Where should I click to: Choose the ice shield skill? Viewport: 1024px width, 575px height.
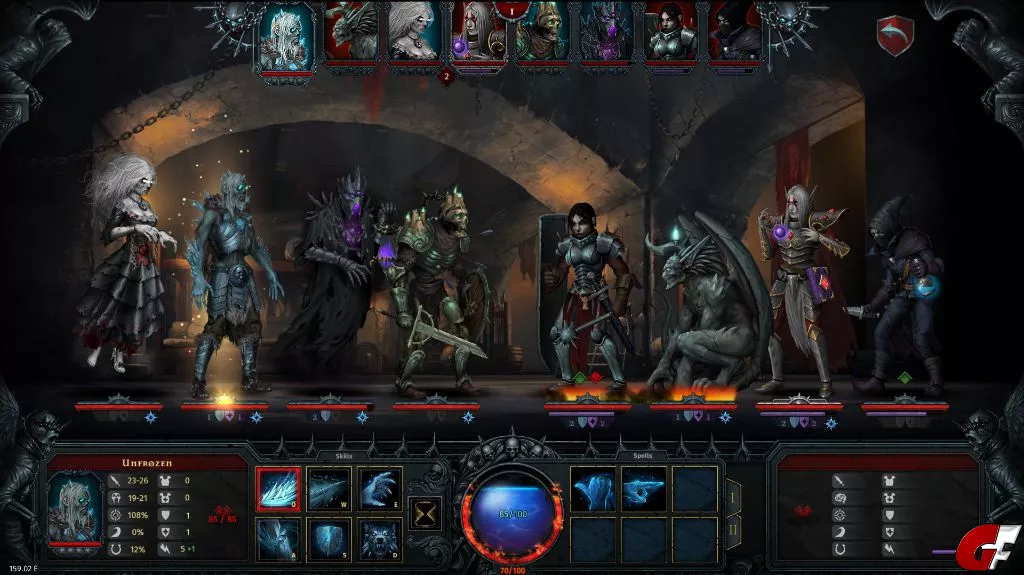pos(329,539)
